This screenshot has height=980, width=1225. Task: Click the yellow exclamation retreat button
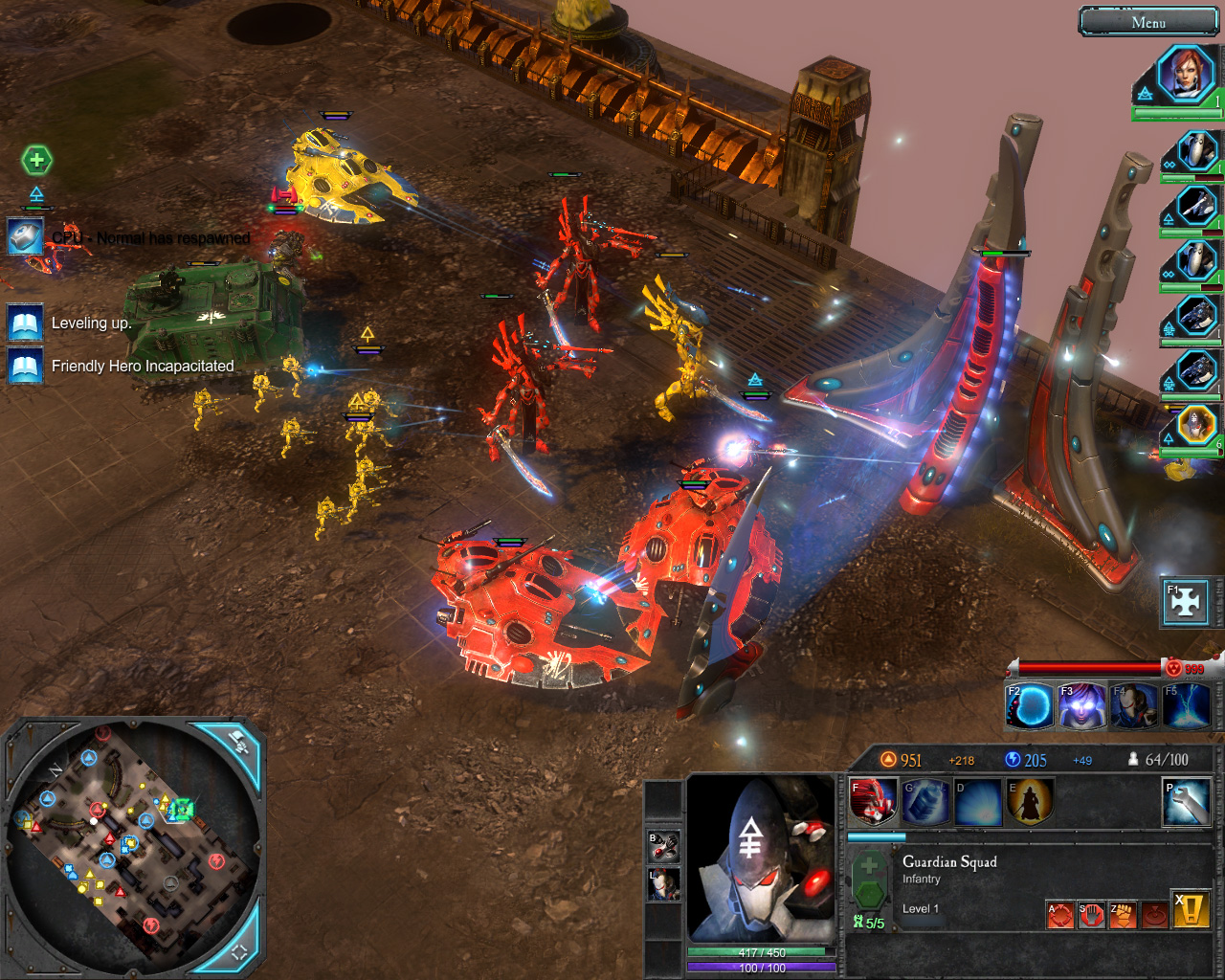pos(1192,909)
